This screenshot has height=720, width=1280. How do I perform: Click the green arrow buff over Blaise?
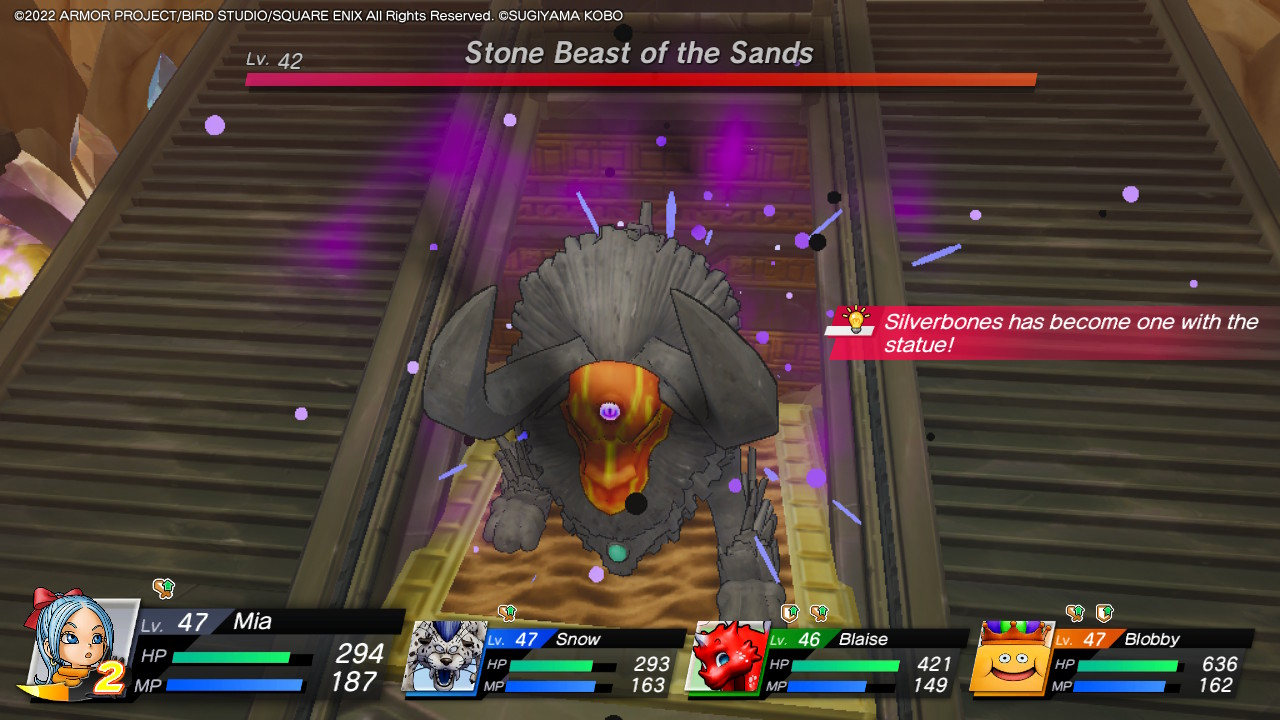coord(790,613)
